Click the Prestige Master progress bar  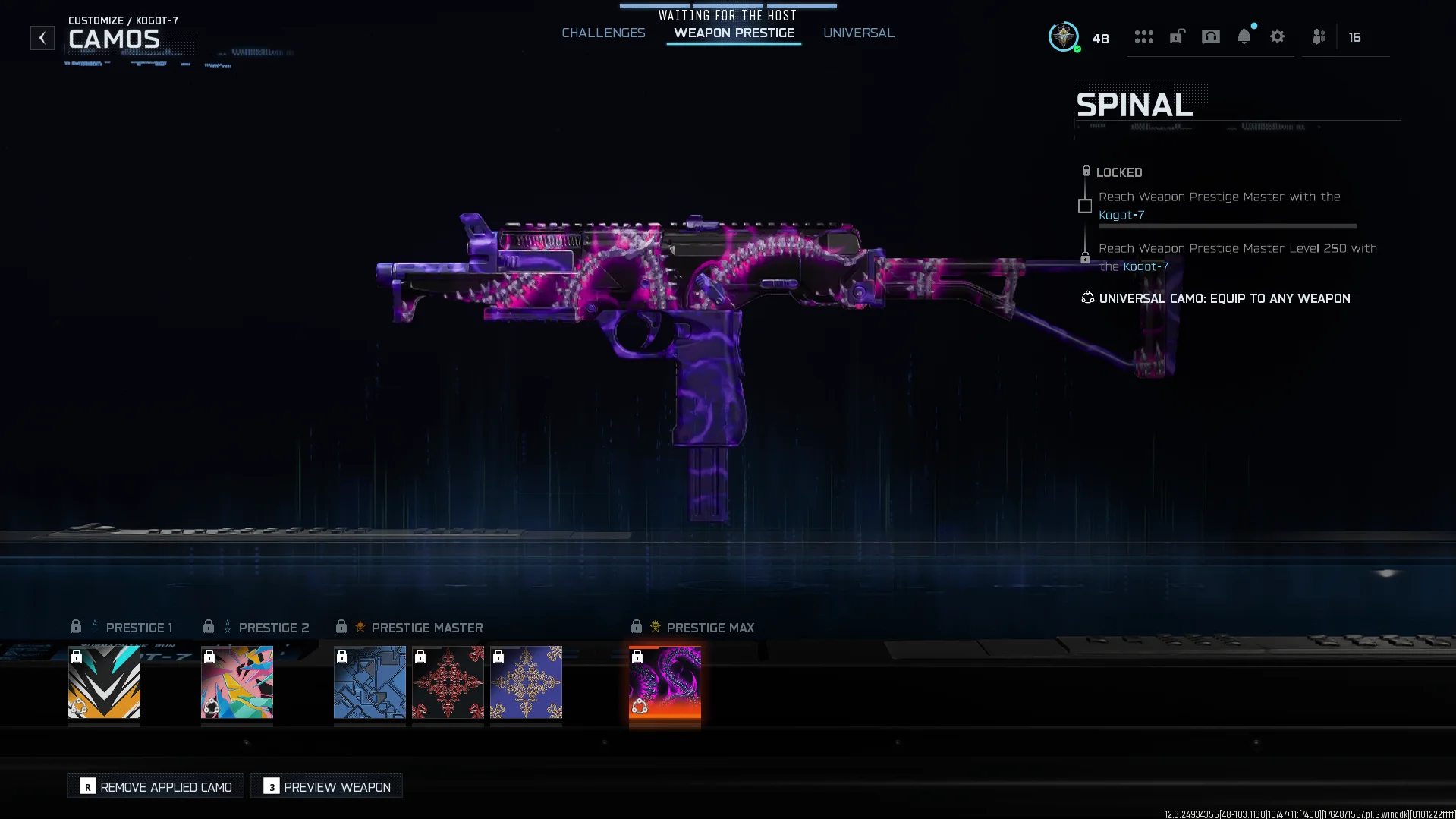[1228, 225]
